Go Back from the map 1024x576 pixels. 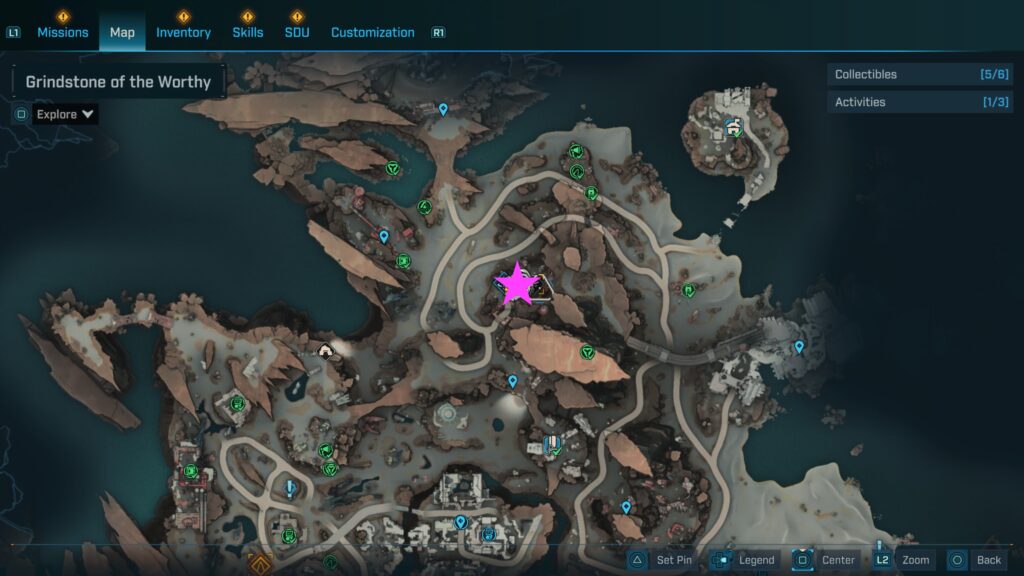pyautogui.click(x=976, y=560)
